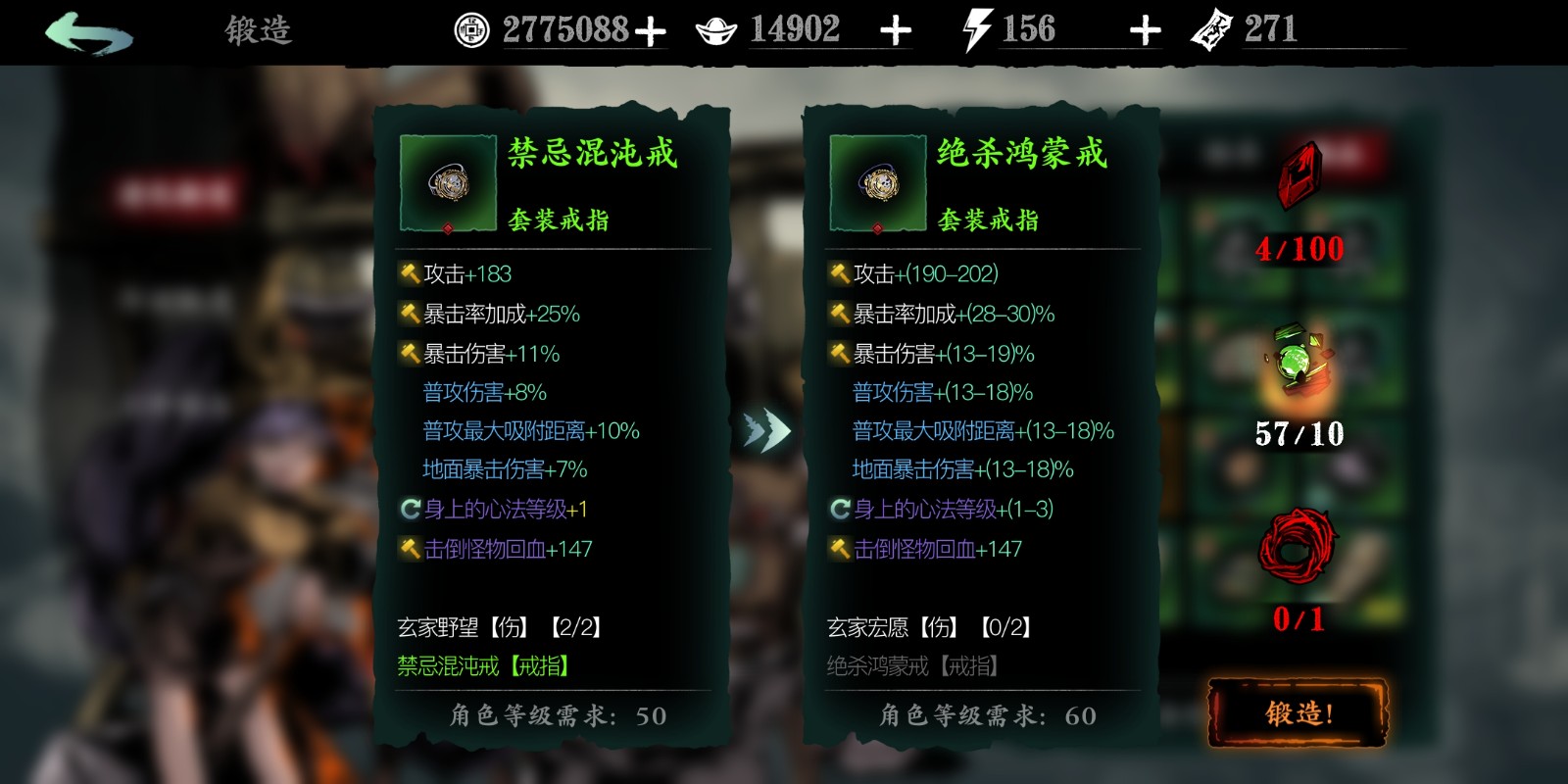Click the 攻击+183 attack stat row

click(x=462, y=274)
